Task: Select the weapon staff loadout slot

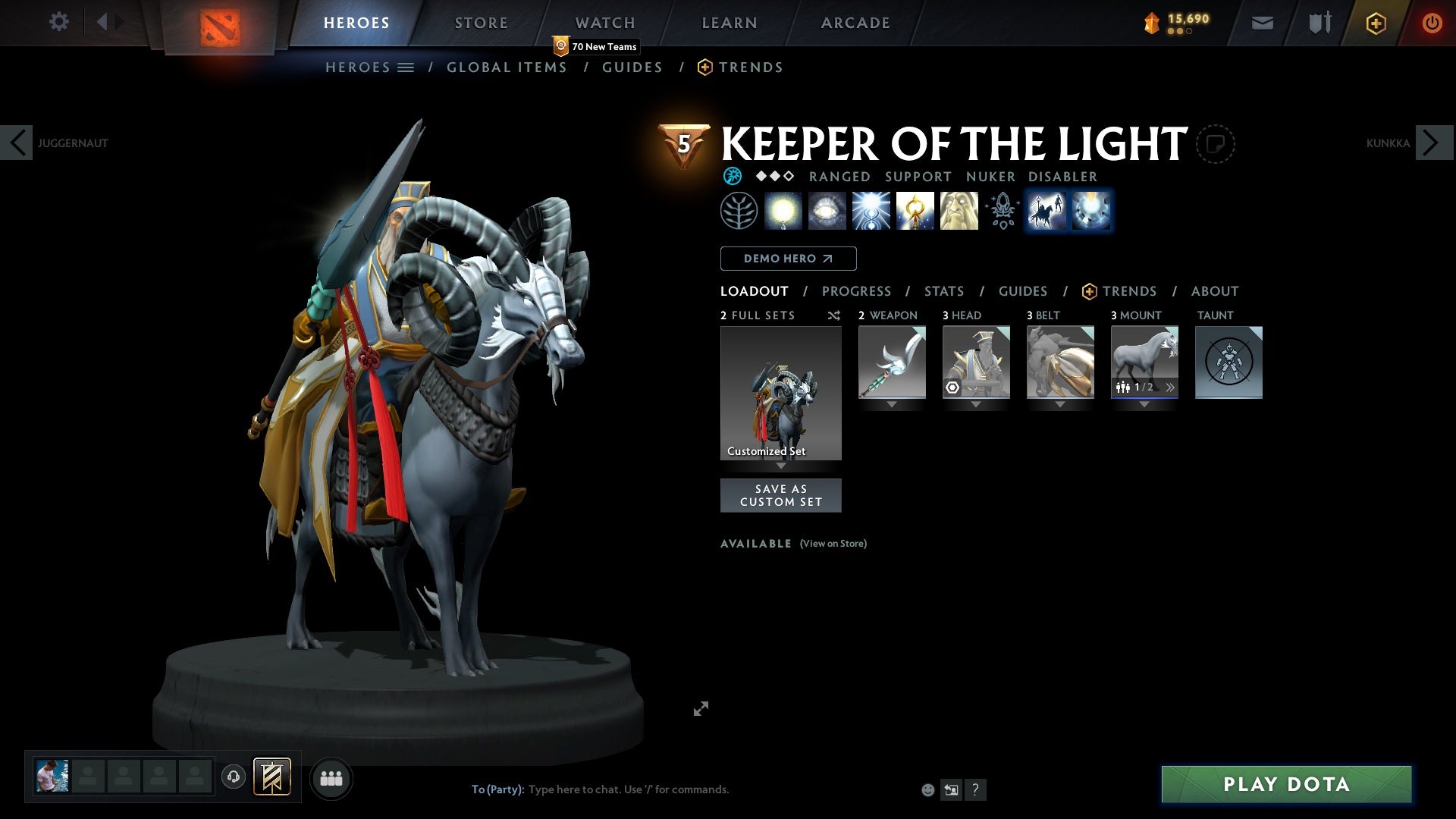Action: pos(892,362)
